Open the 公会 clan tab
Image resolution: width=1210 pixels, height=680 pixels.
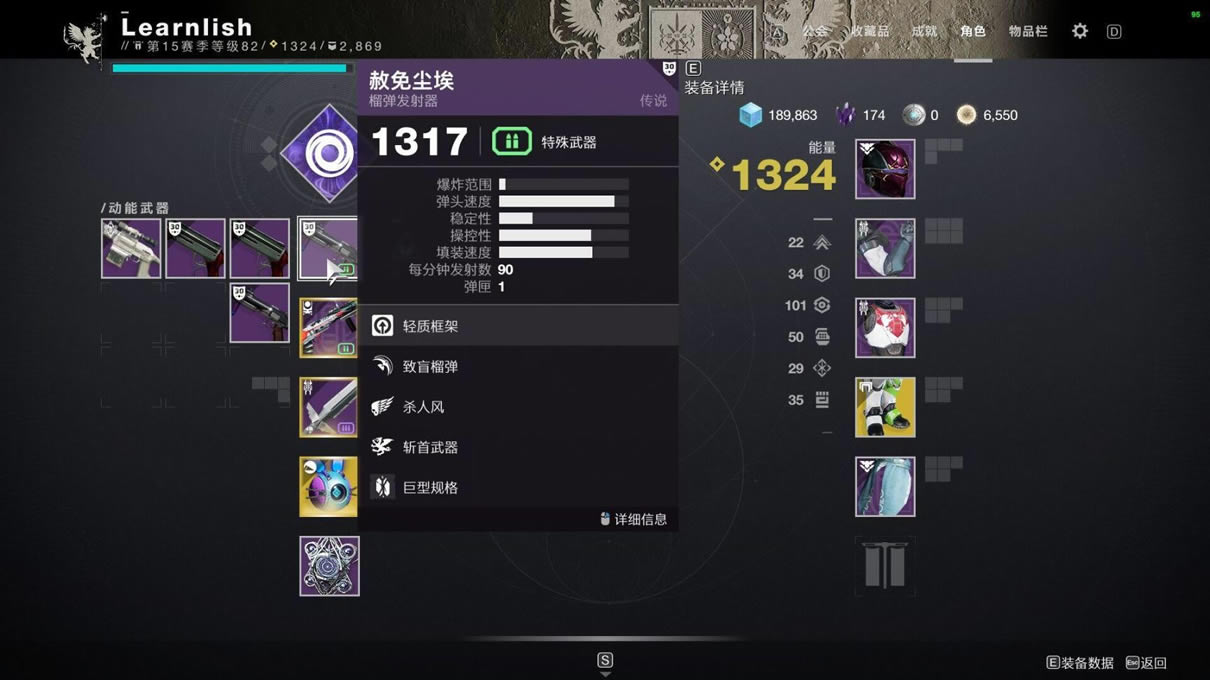(x=815, y=31)
